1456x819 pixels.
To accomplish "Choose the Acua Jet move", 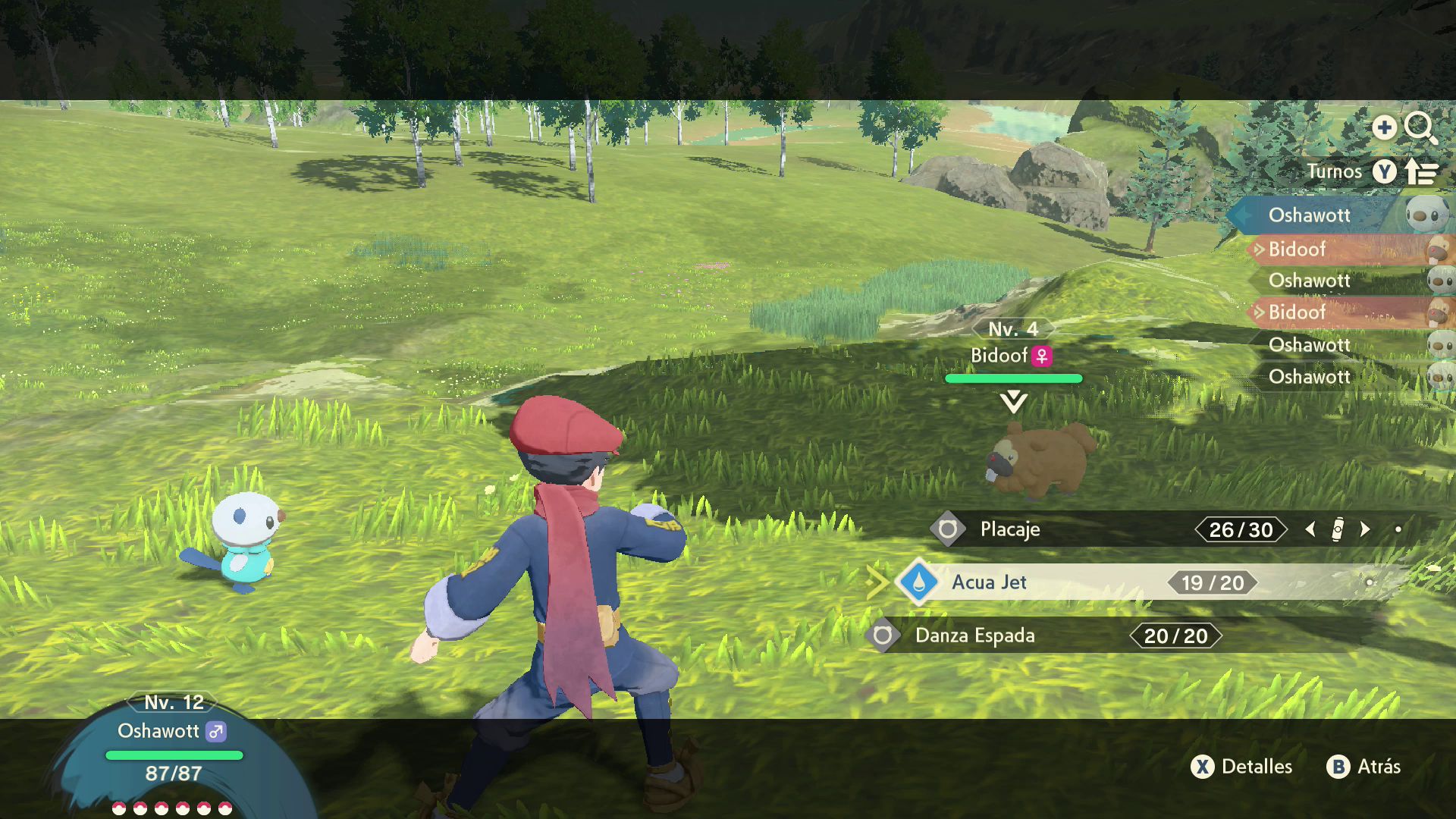I will coord(989,582).
